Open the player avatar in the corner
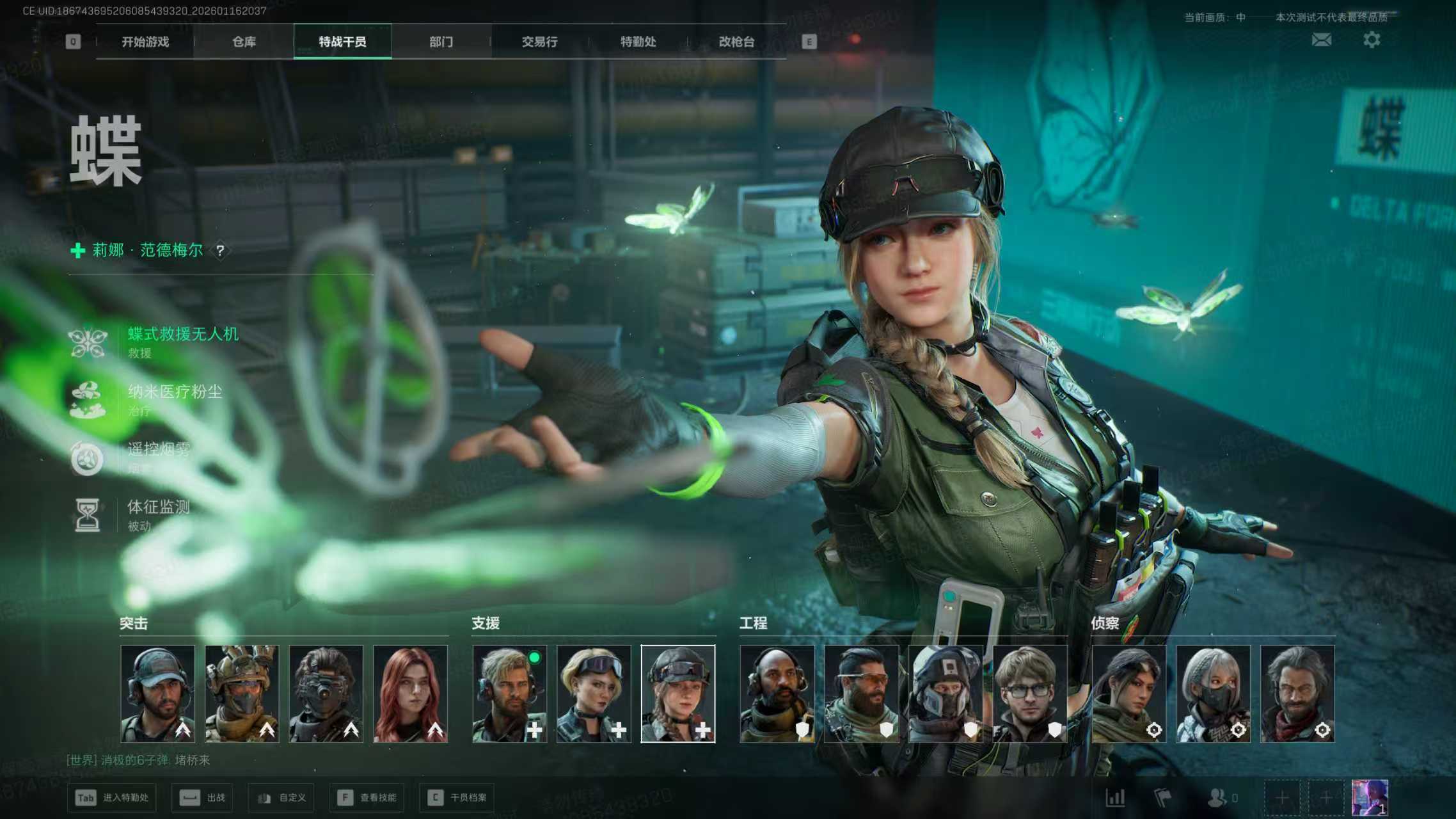 (1369, 798)
